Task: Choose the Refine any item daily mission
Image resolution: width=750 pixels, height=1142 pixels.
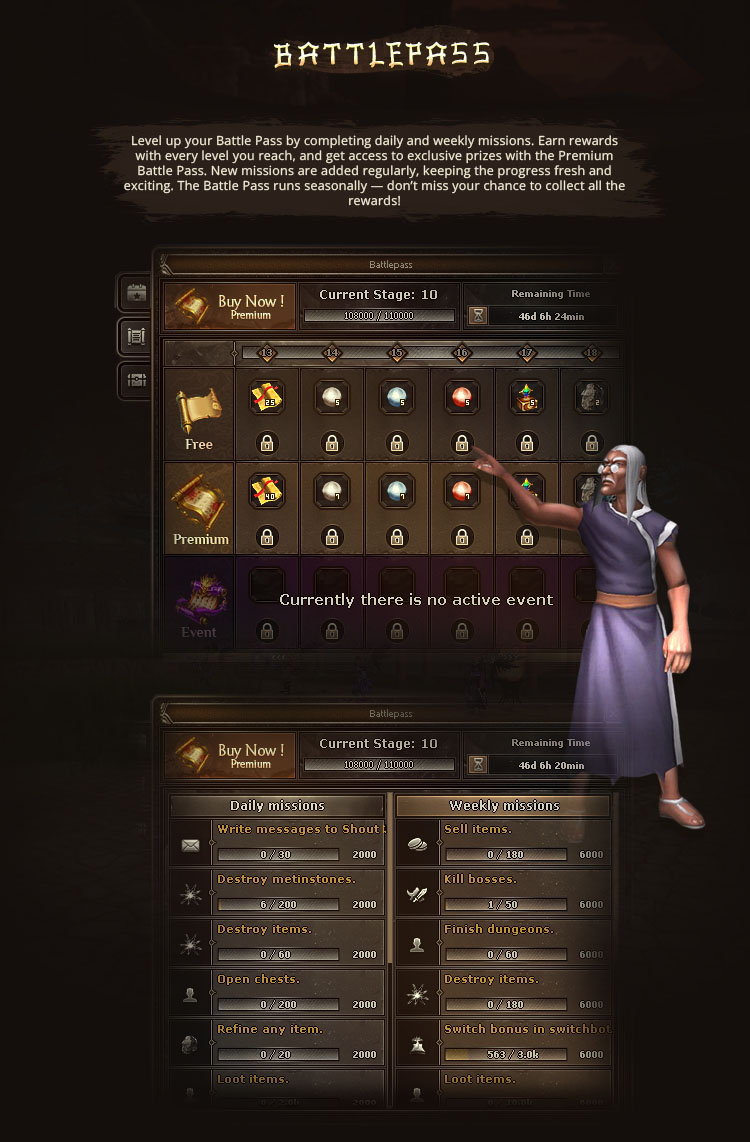Action: pyautogui.click(x=298, y=1042)
